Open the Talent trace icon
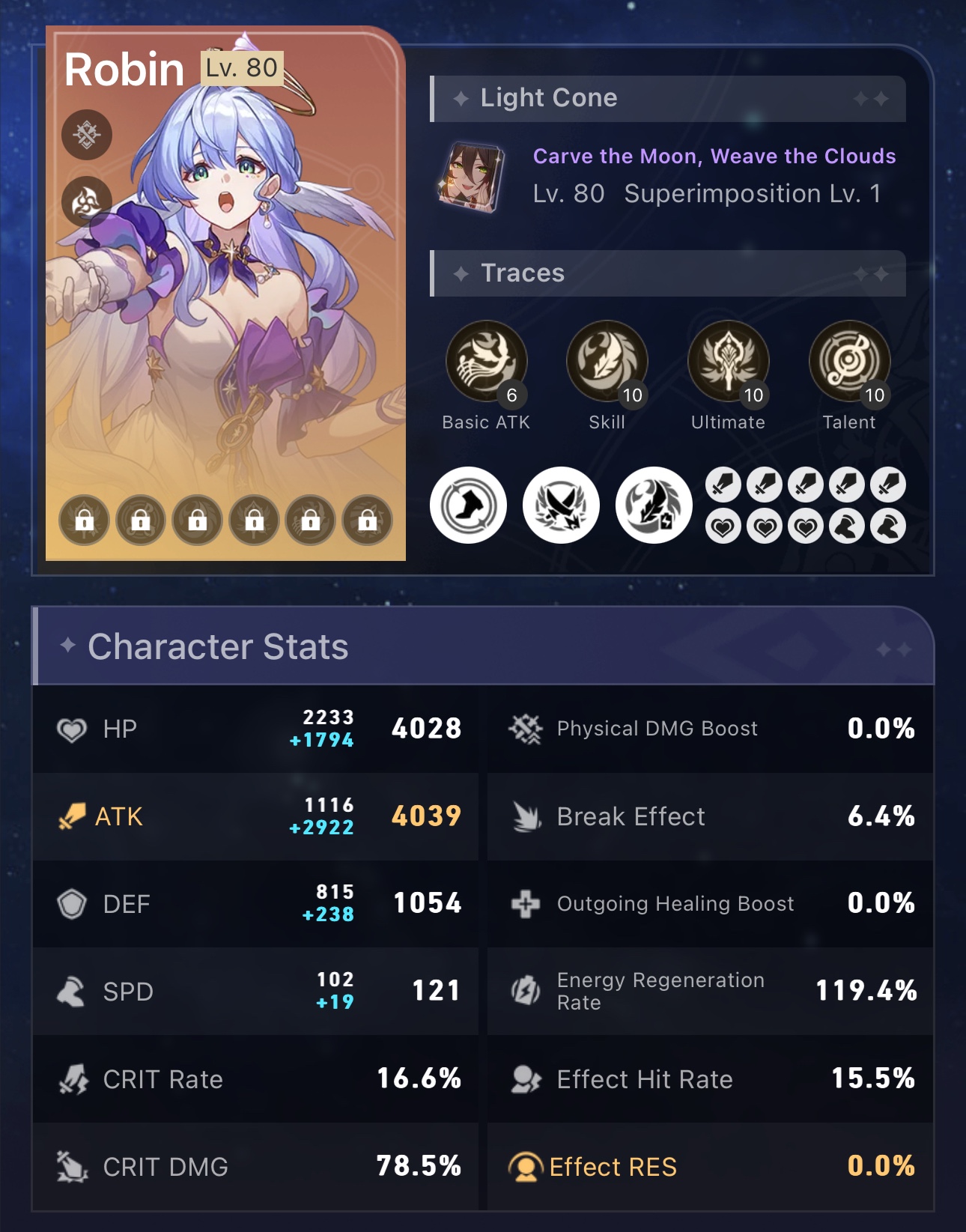This screenshot has height=1232, width=966. pos(848,362)
